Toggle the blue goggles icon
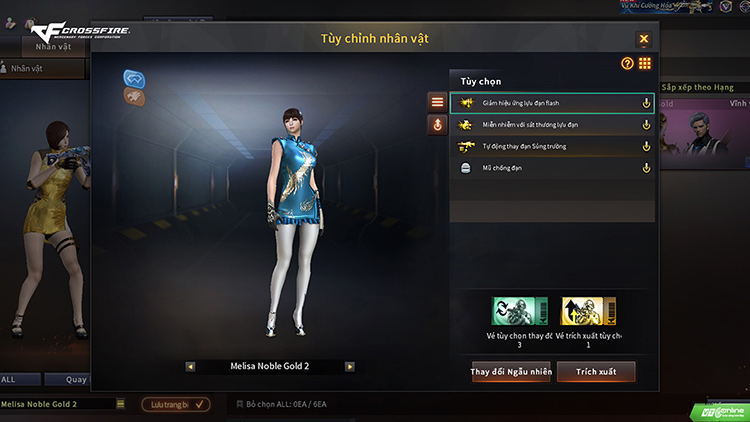This screenshot has height=422, width=750. click(135, 77)
